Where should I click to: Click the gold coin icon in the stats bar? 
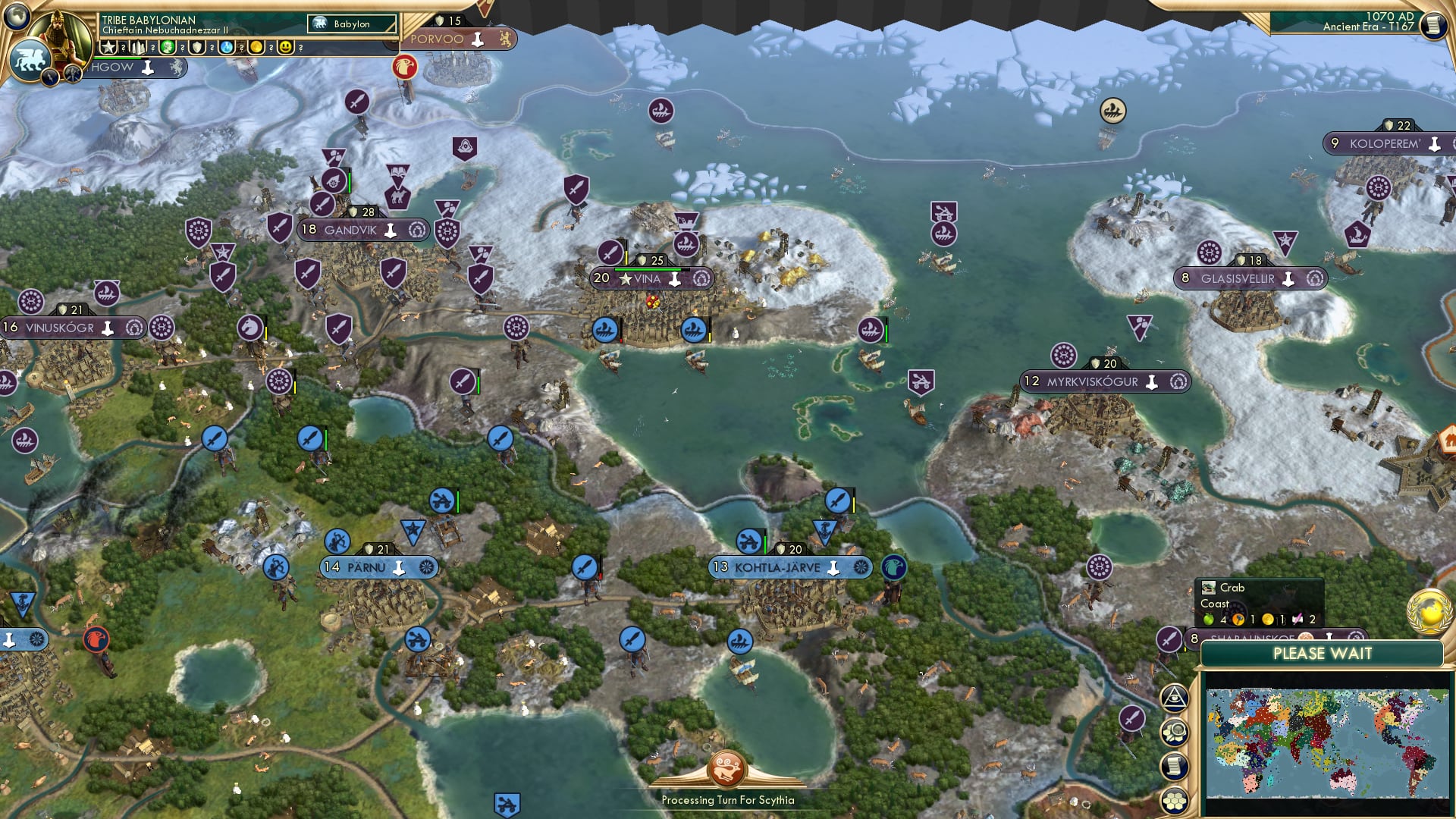tap(256, 47)
